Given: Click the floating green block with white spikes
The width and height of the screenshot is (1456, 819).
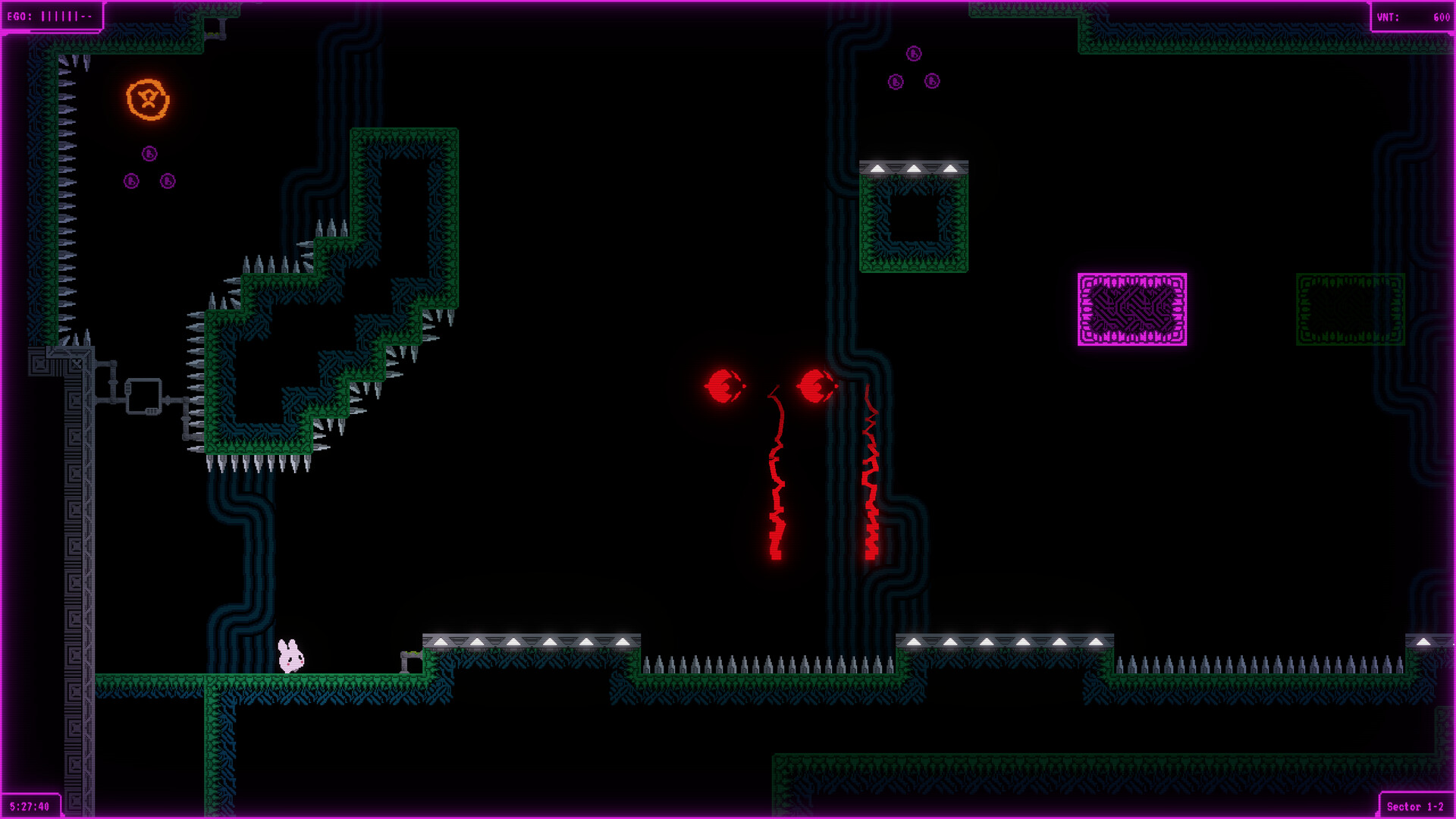Looking at the screenshot, I should pyautogui.click(x=914, y=216).
